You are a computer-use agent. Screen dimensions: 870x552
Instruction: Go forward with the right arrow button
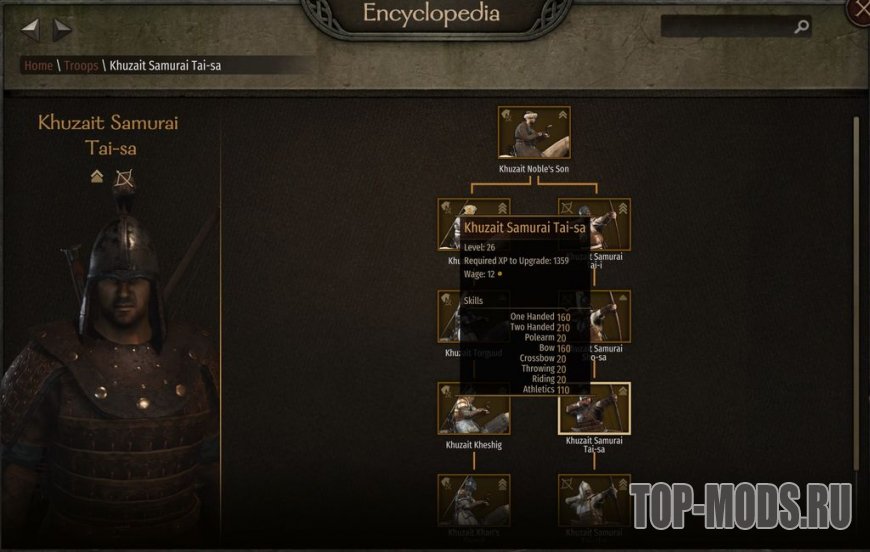pyautogui.click(x=62, y=29)
